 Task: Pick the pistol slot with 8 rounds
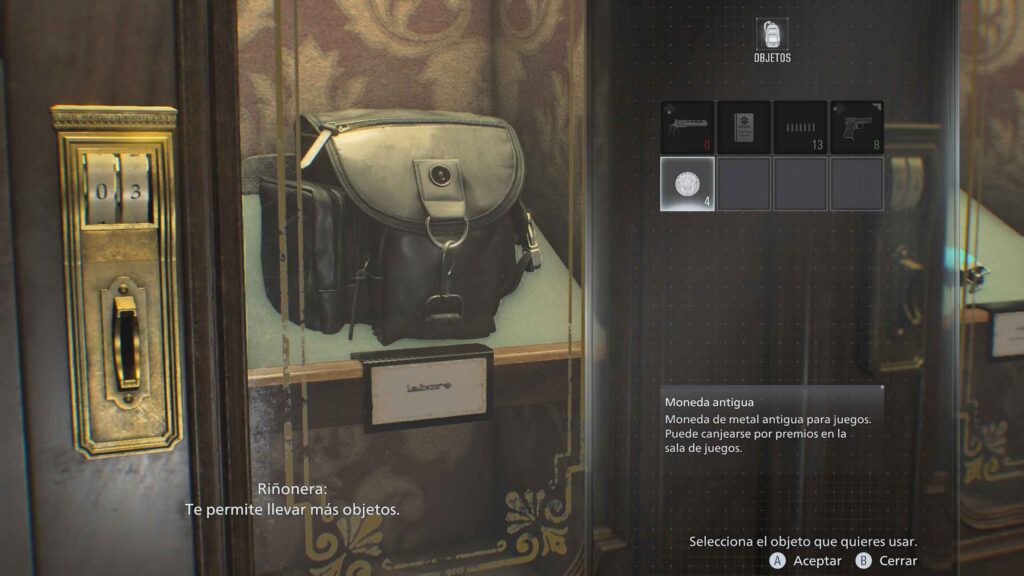[857, 127]
